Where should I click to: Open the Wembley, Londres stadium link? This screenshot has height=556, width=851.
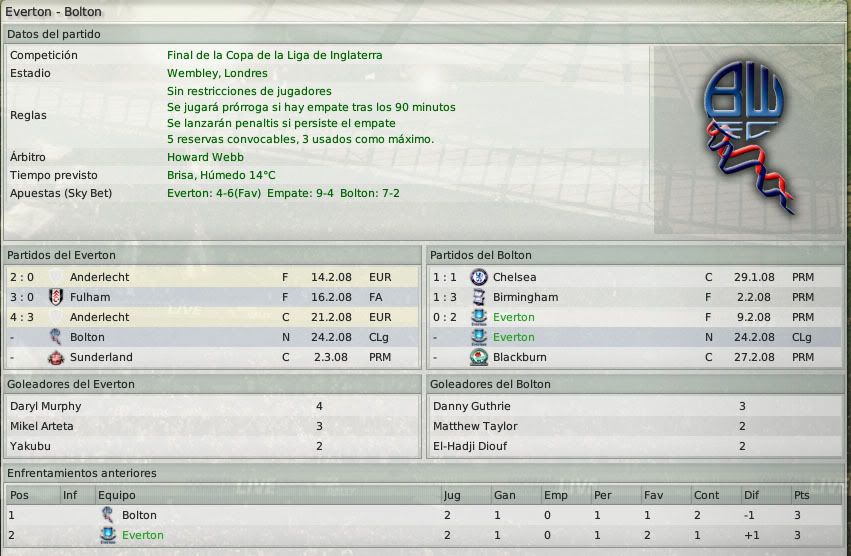coord(217,74)
